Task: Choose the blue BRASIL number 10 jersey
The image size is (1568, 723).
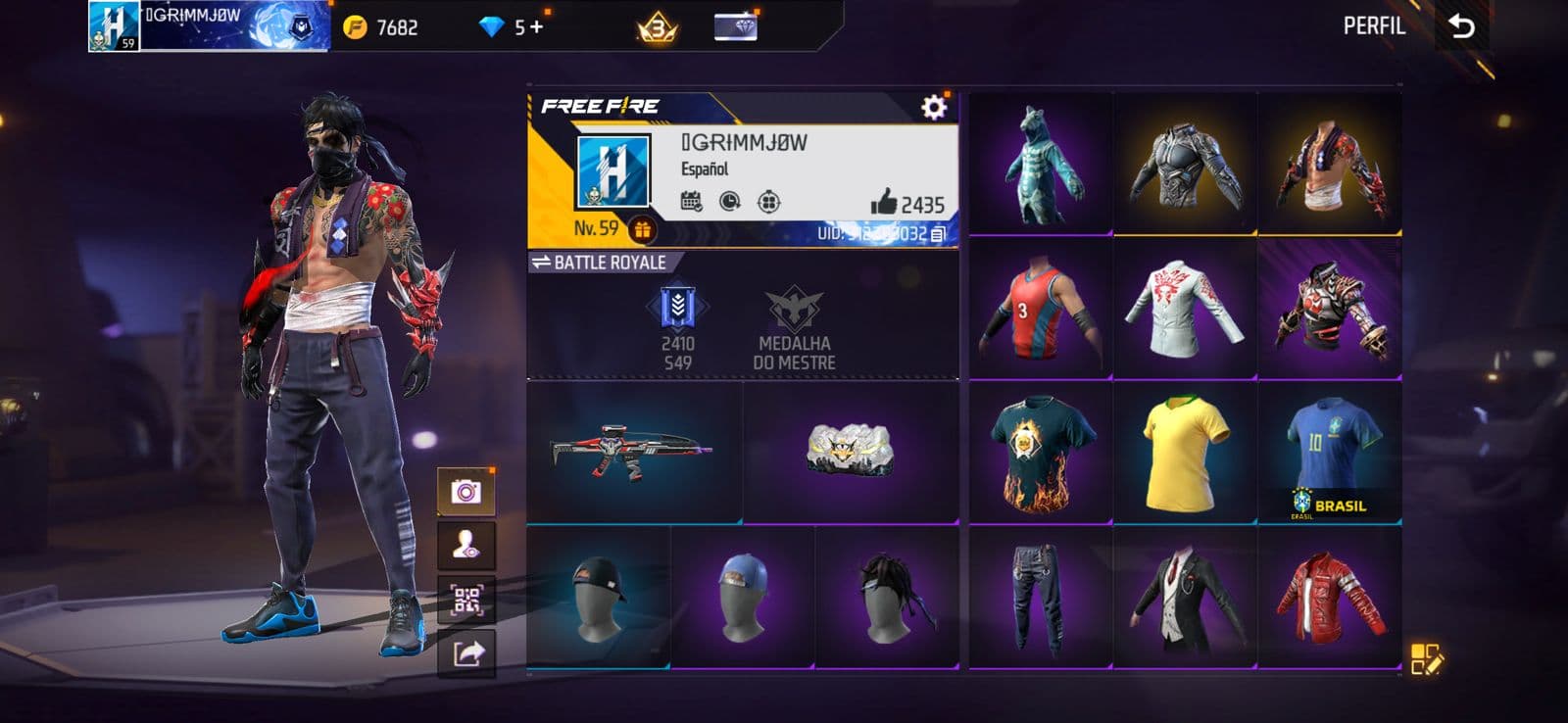Action: coord(1329,453)
